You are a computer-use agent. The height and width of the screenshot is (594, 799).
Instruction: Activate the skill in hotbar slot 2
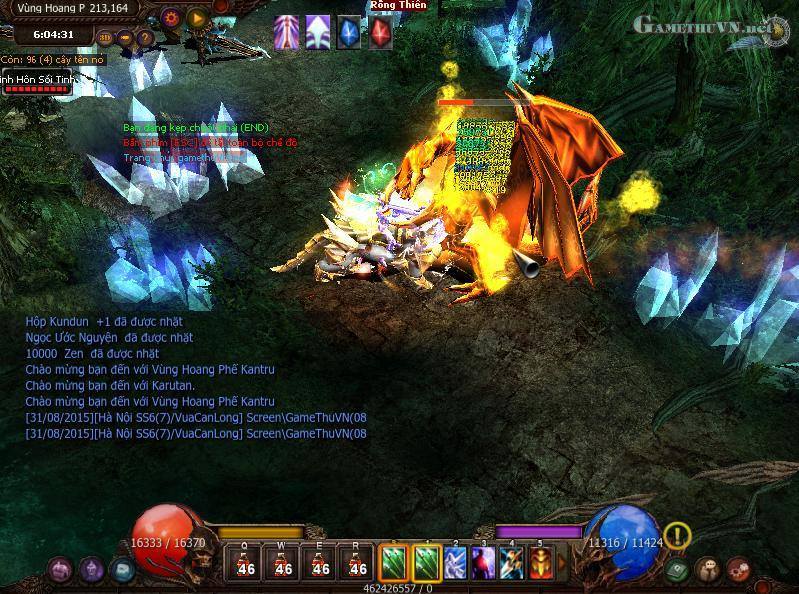point(456,563)
